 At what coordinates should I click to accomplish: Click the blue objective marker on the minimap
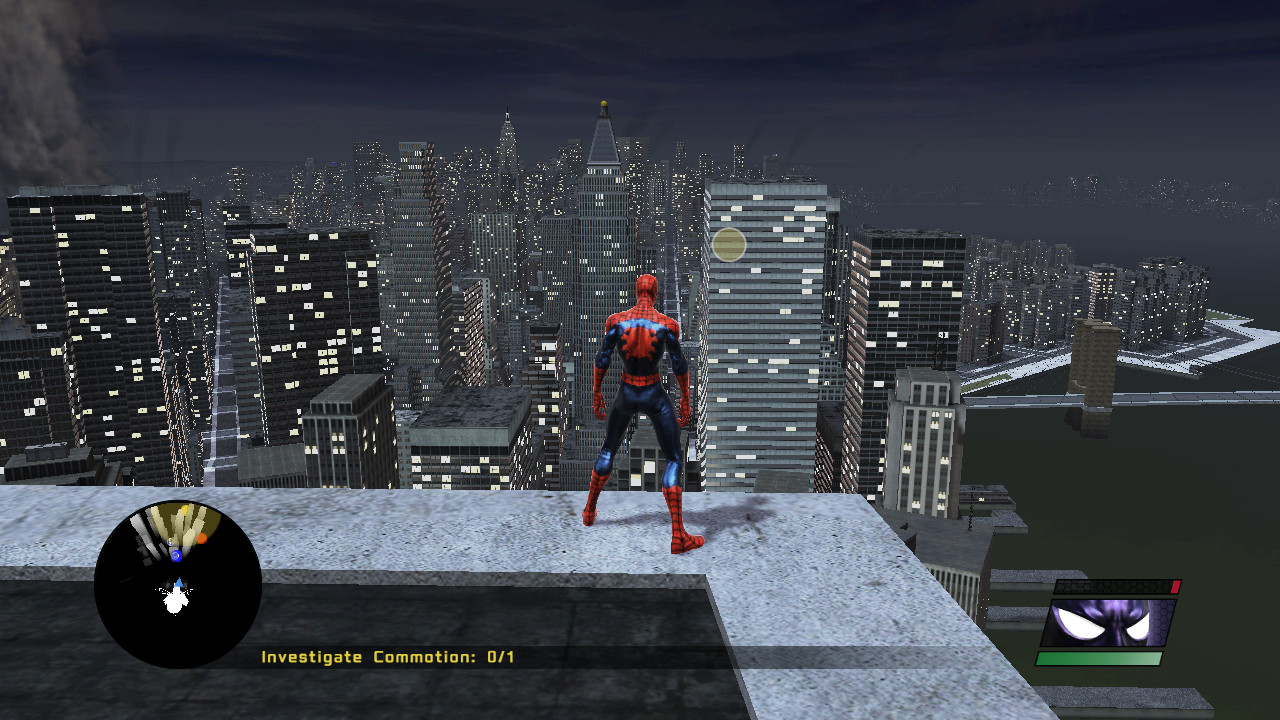click(x=175, y=556)
